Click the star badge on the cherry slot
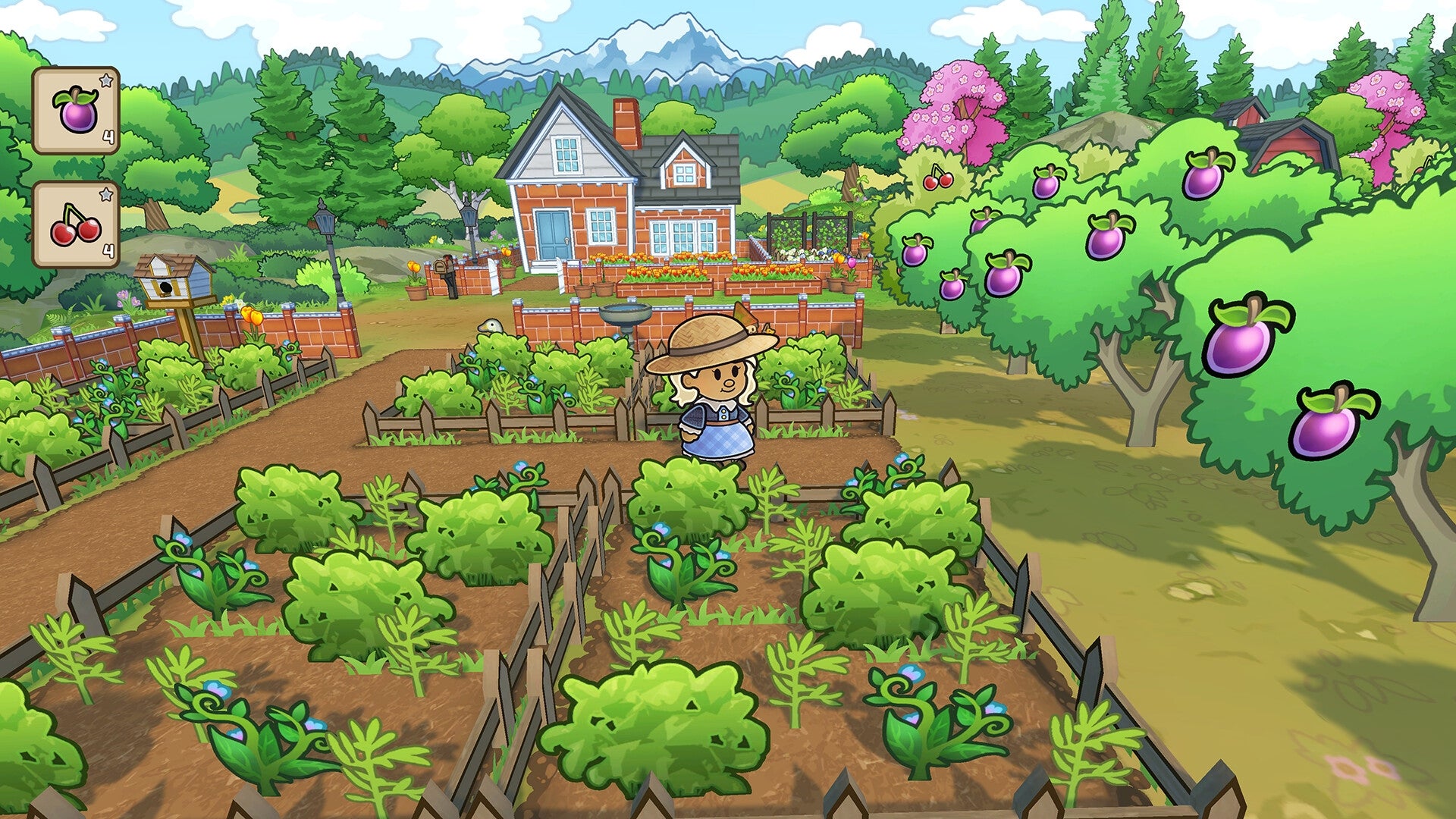Viewport: 1456px width, 819px height. coord(106,194)
